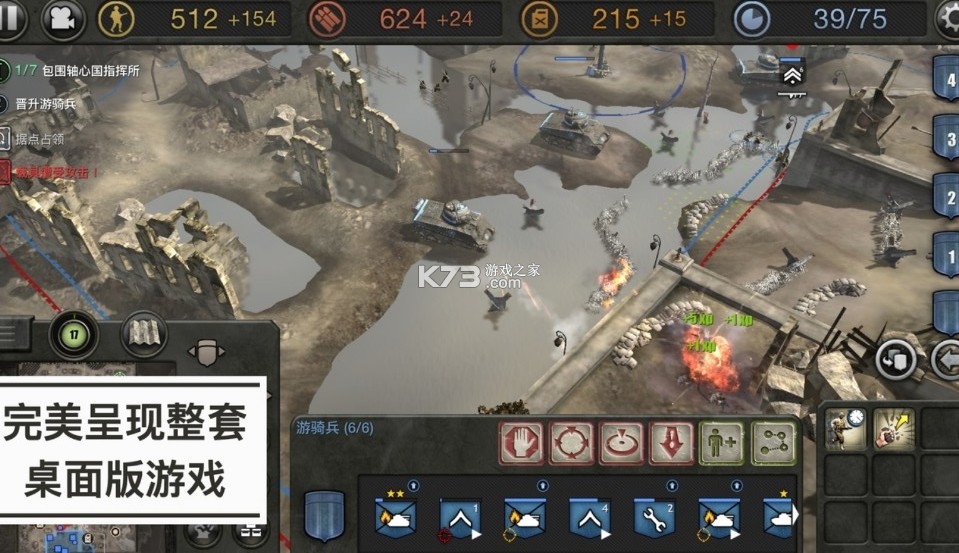Activate the red halt hand command
Screen dimensions: 959x553
tap(522, 442)
